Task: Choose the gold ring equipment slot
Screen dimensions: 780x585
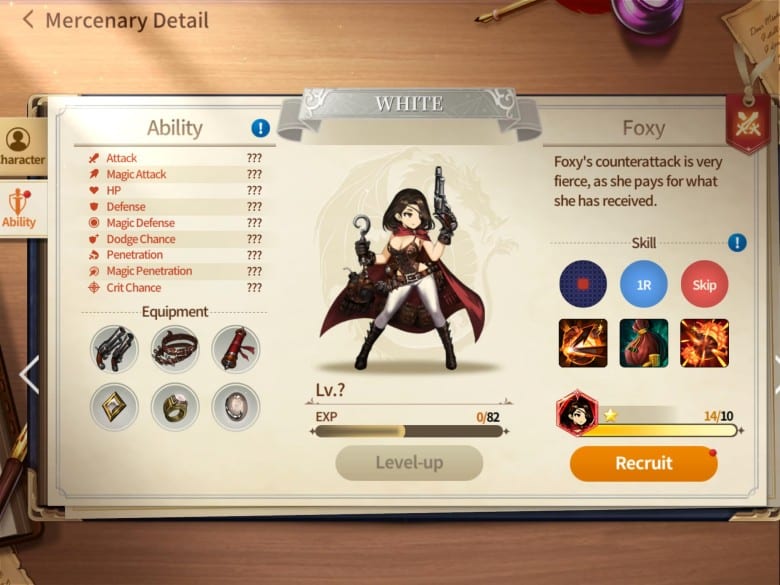Action: pos(175,406)
